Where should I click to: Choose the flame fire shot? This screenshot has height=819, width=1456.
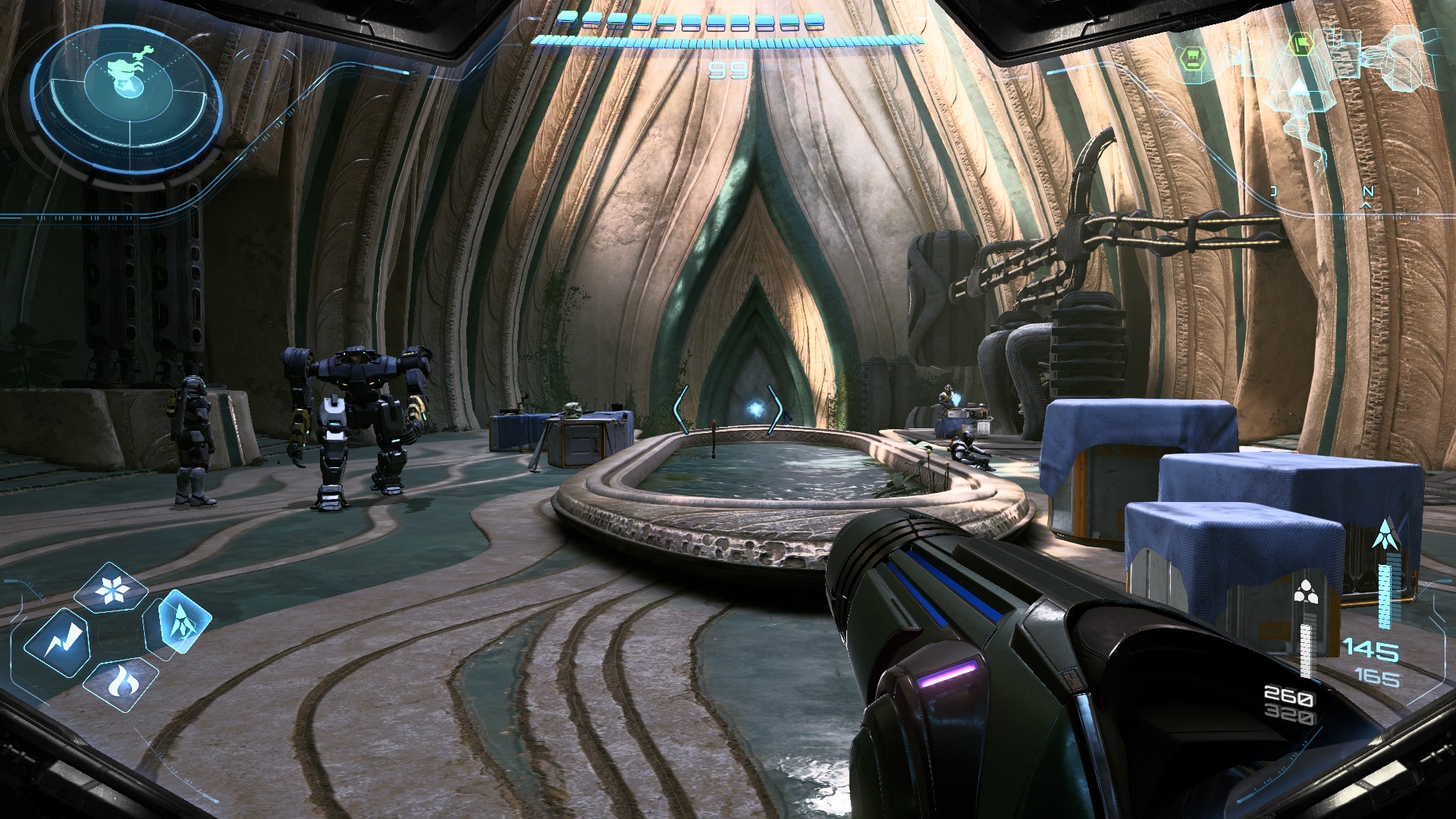120,684
